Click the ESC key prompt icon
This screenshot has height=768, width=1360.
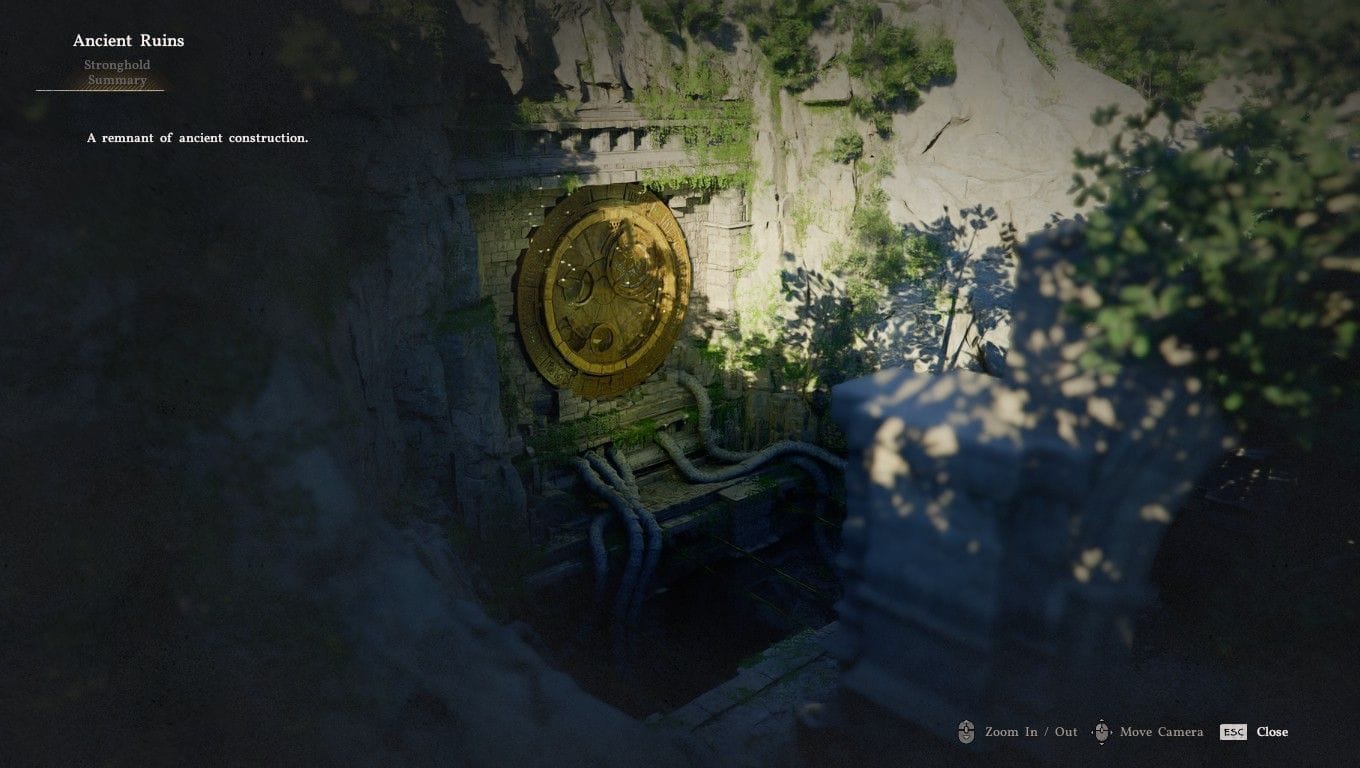(1232, 731)
